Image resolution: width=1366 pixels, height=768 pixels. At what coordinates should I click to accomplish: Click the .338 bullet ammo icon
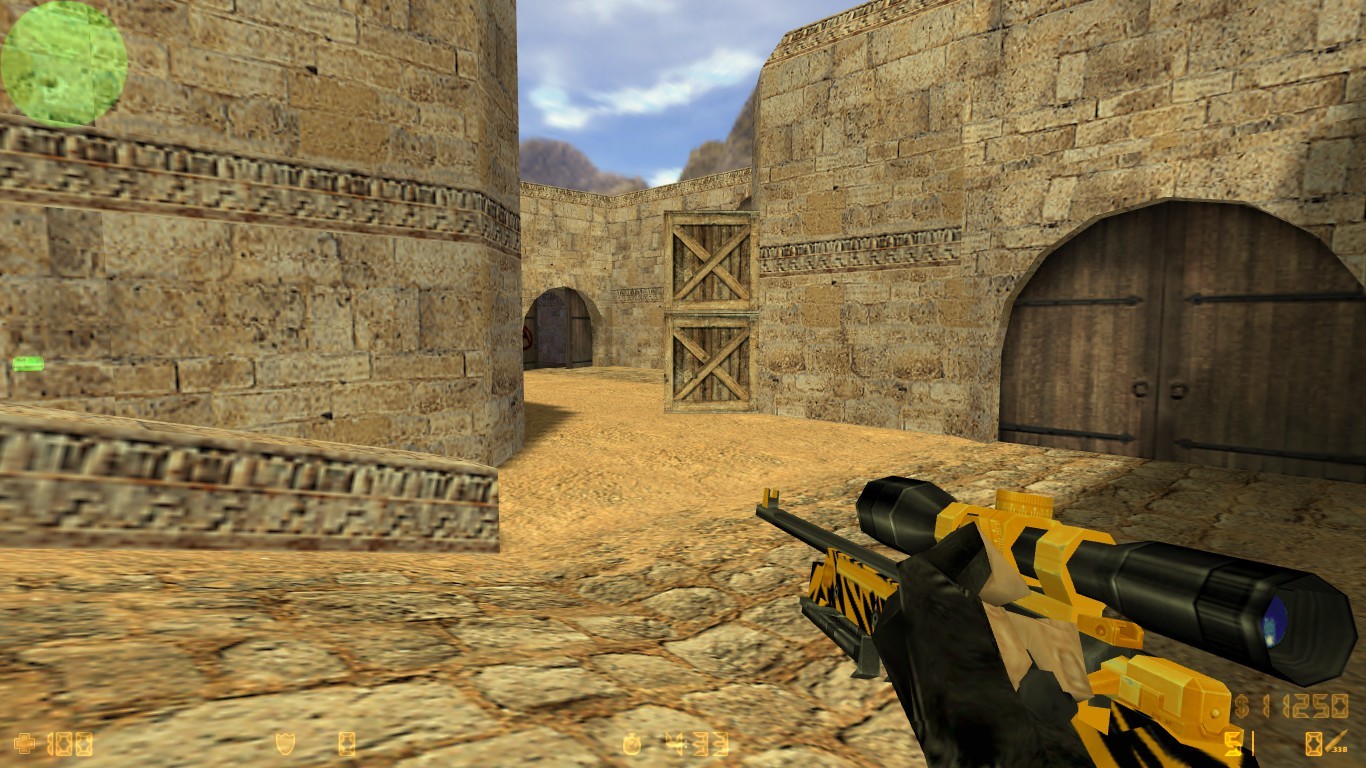coord(1337,740)
